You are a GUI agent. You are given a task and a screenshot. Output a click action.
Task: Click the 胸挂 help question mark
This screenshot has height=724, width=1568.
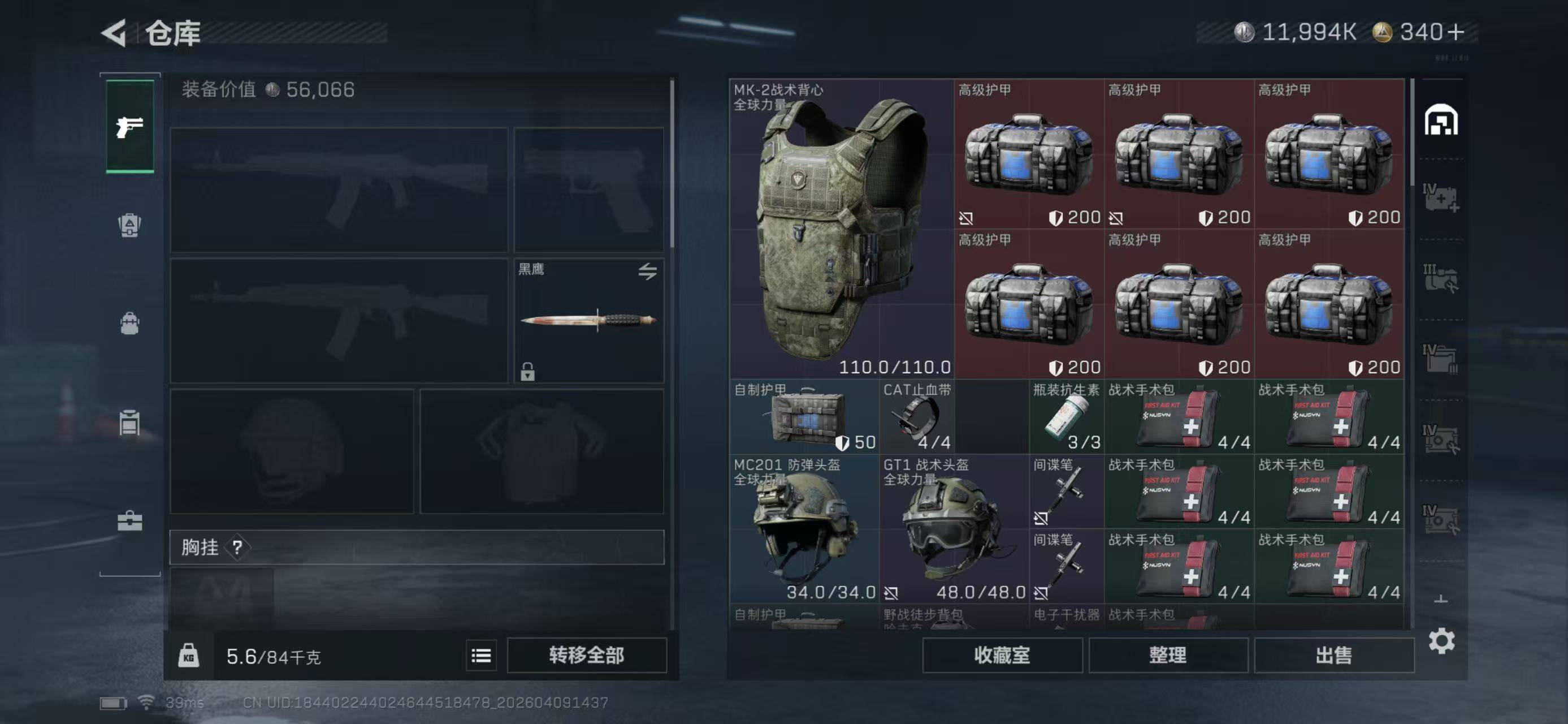point(237,548)
